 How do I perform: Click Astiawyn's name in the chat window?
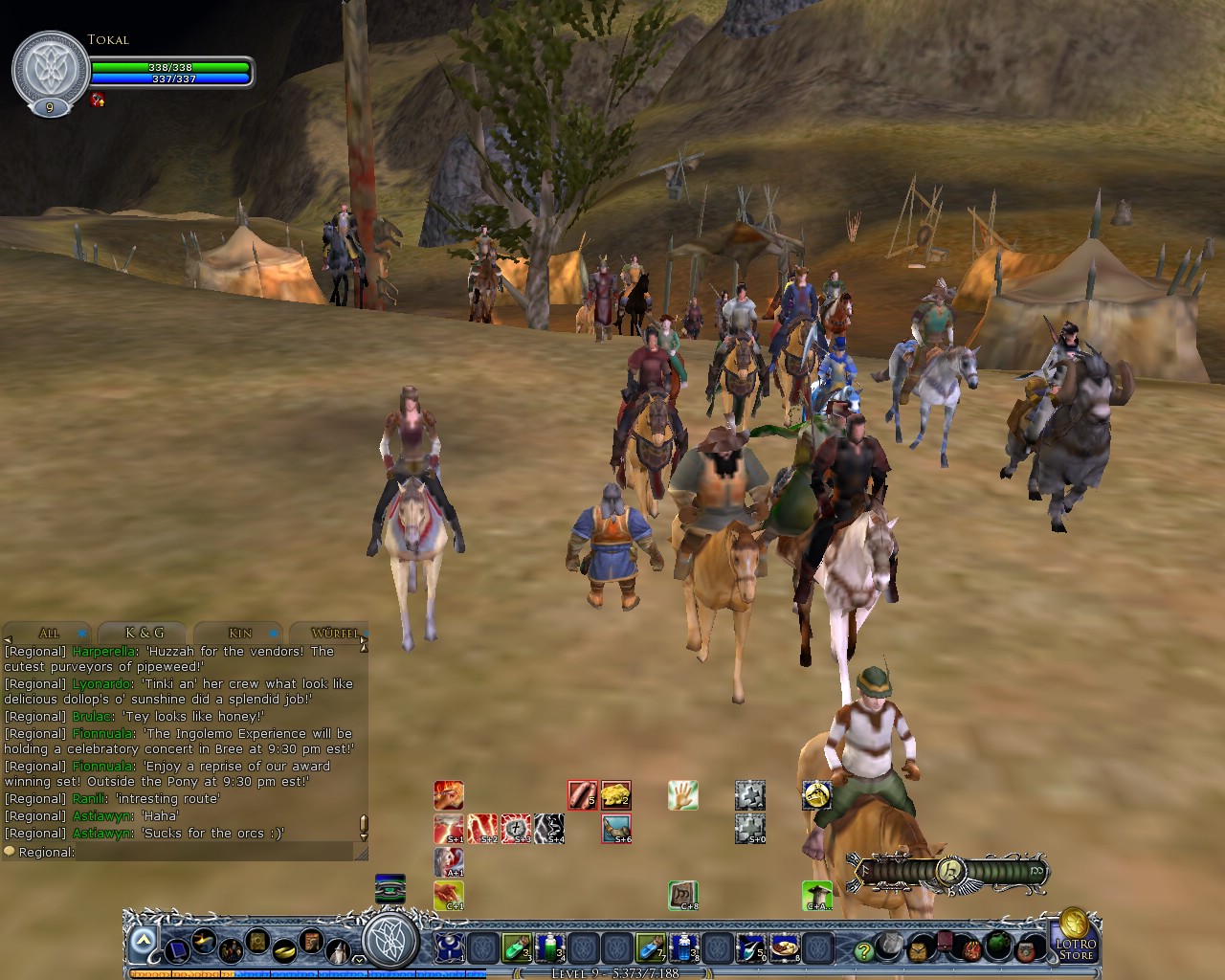pyautogui.click(x=102, y=816)
